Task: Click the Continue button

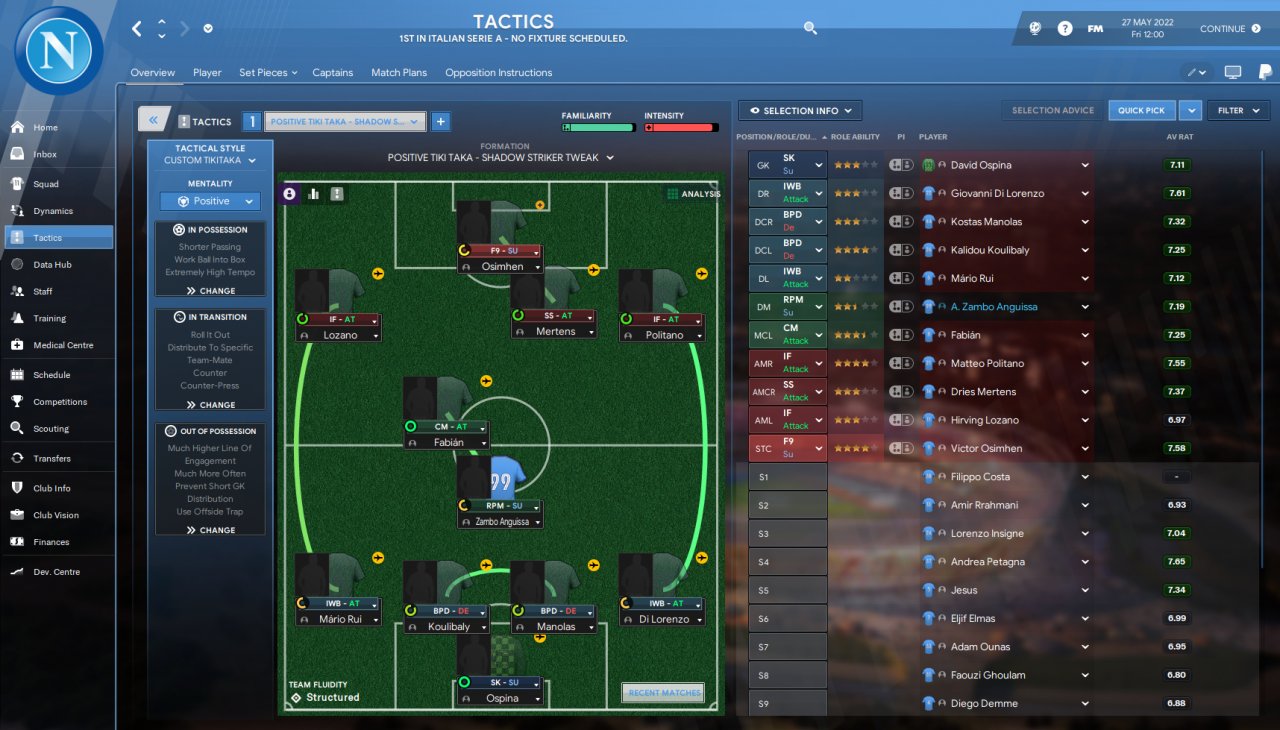Action: point(1230,29)
